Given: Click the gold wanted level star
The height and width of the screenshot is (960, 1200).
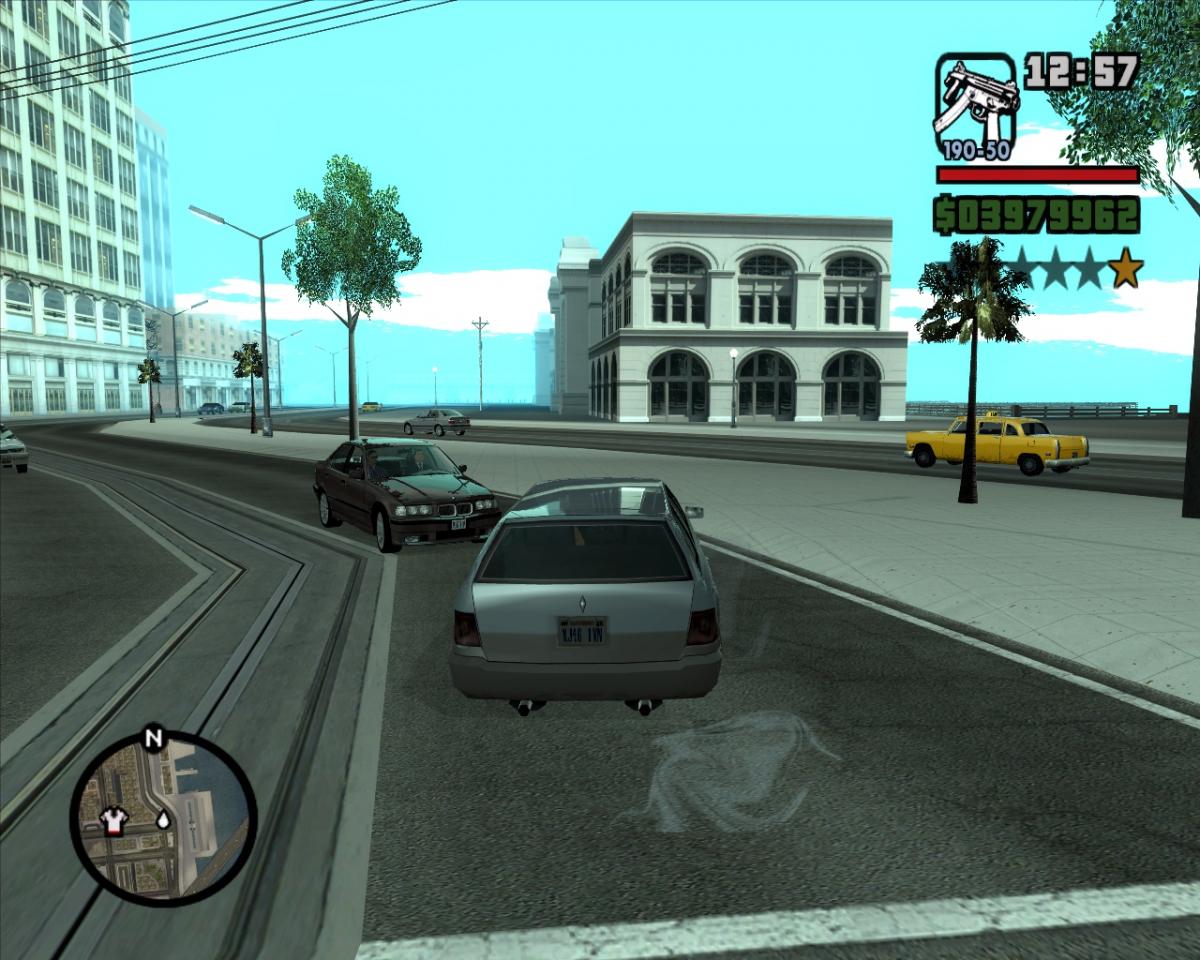Looking at the screenshot, I should (1126, 268).
